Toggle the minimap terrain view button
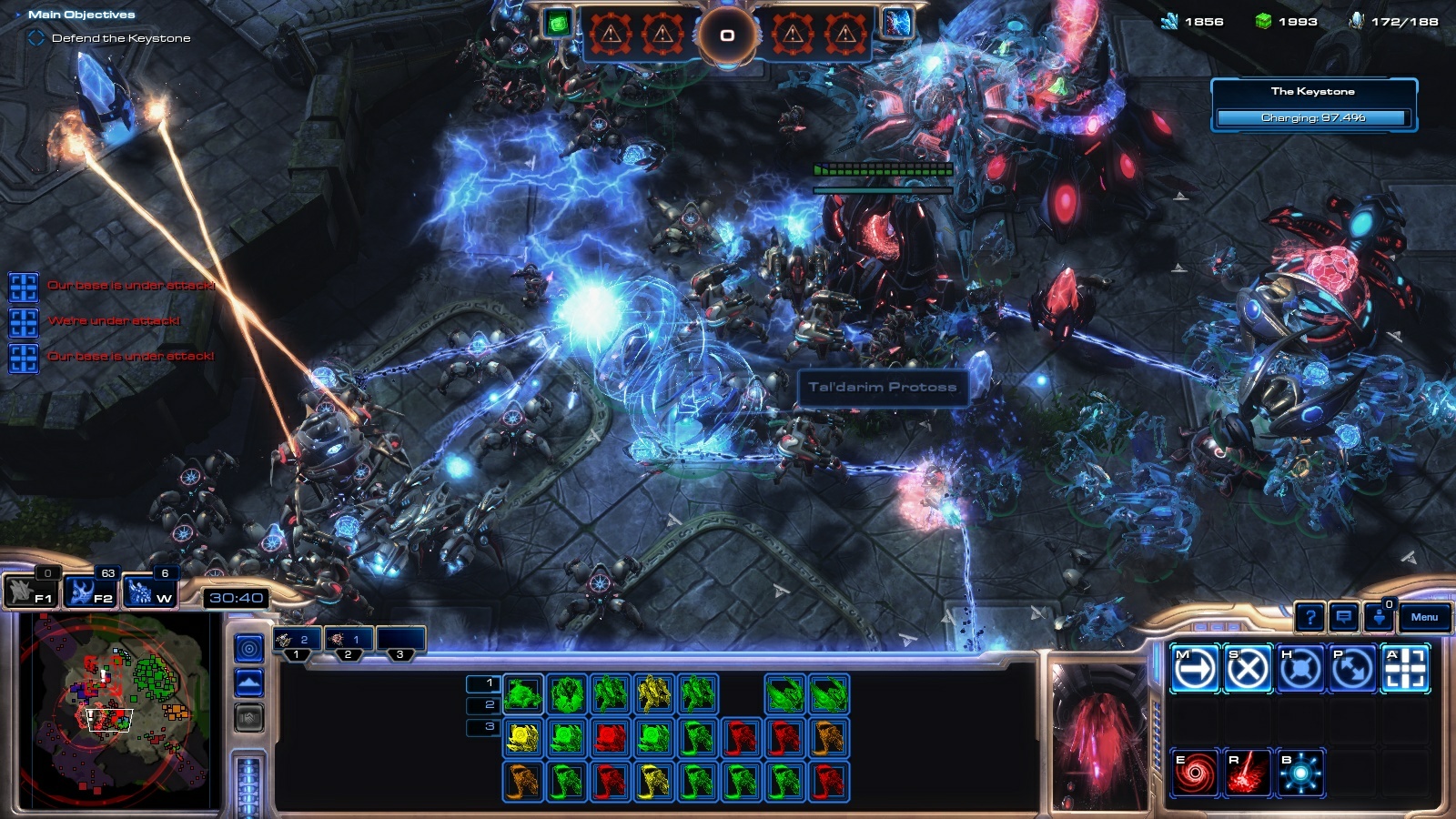The height and width of the screenshot is (819, 1456). [249, 682]
